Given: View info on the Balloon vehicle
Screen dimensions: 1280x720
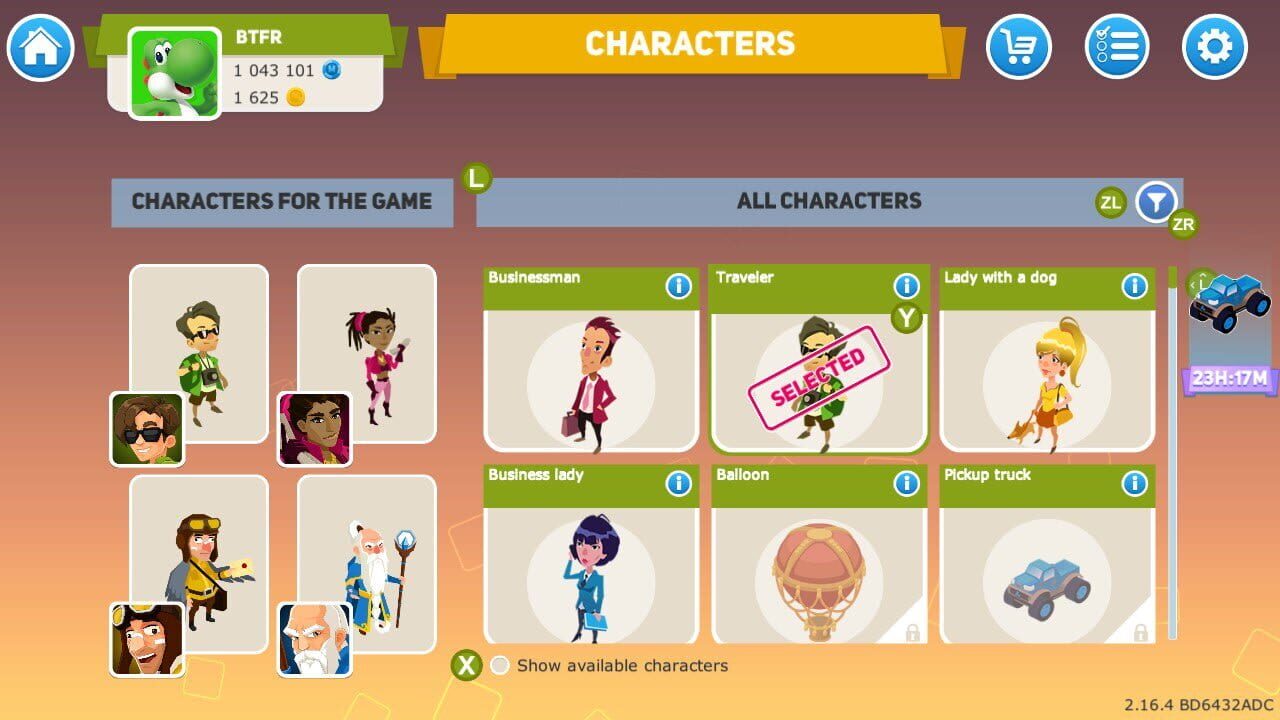Looking at the screenshot, I should tap(906, 484).
